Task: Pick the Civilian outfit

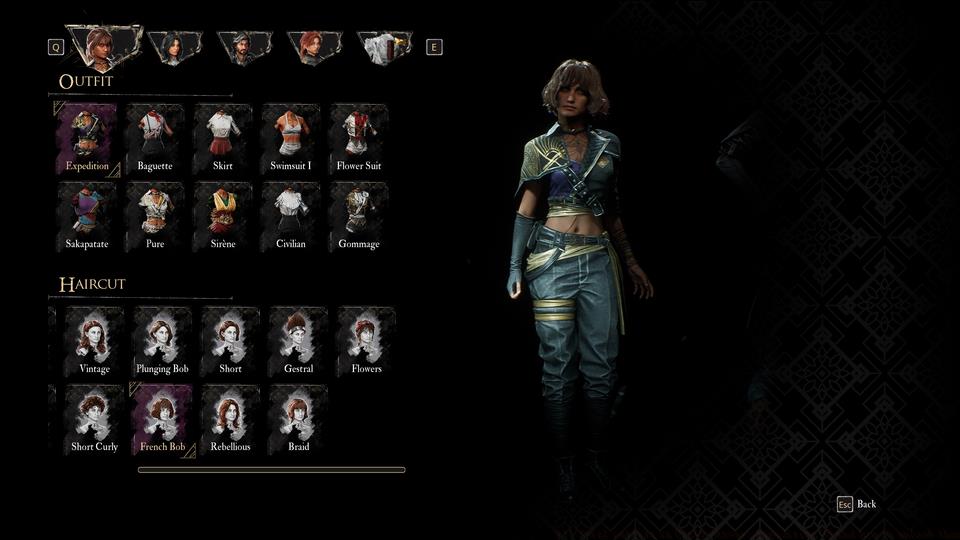Action: point(291,217)
